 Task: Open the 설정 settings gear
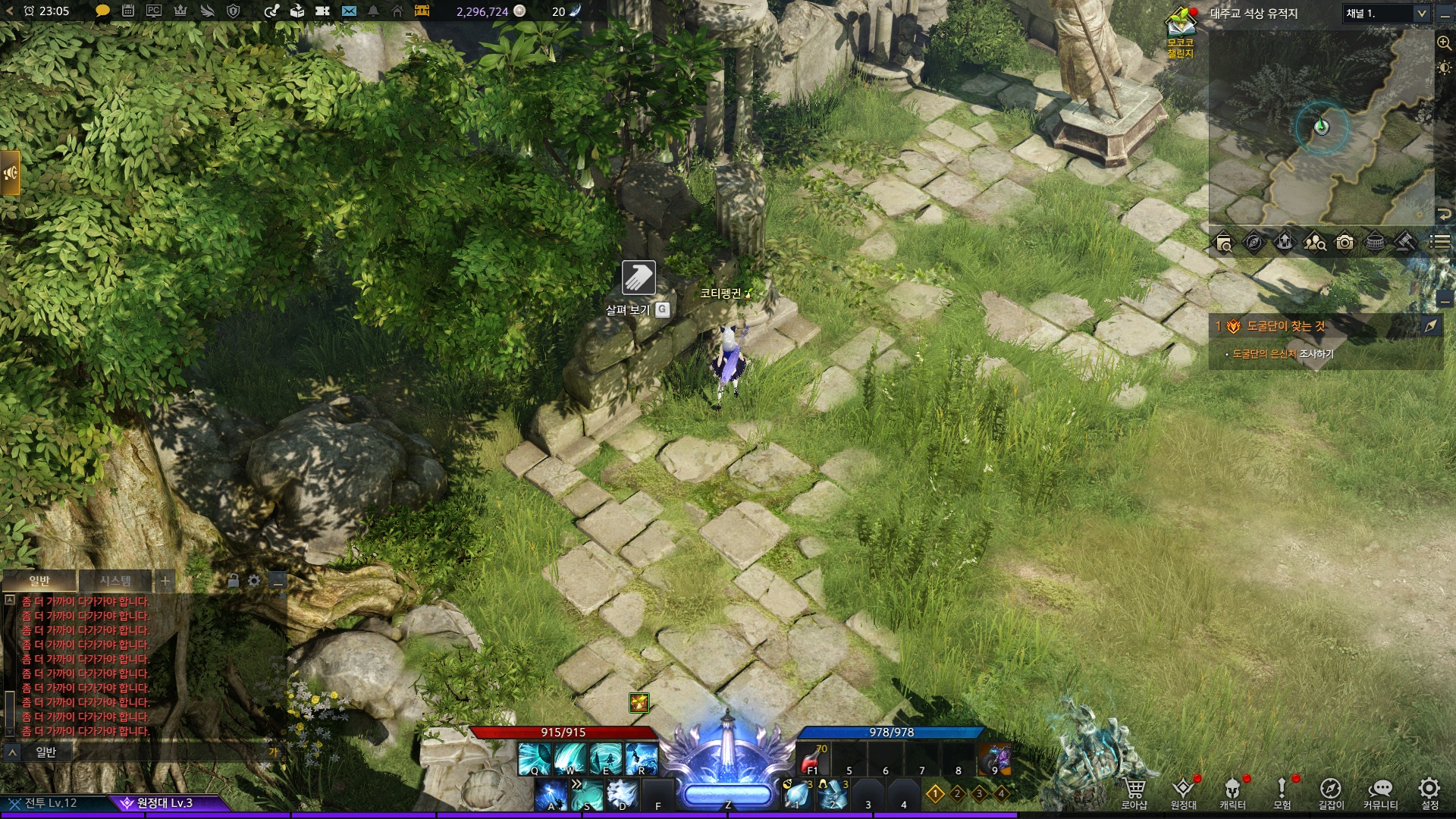1429,792
